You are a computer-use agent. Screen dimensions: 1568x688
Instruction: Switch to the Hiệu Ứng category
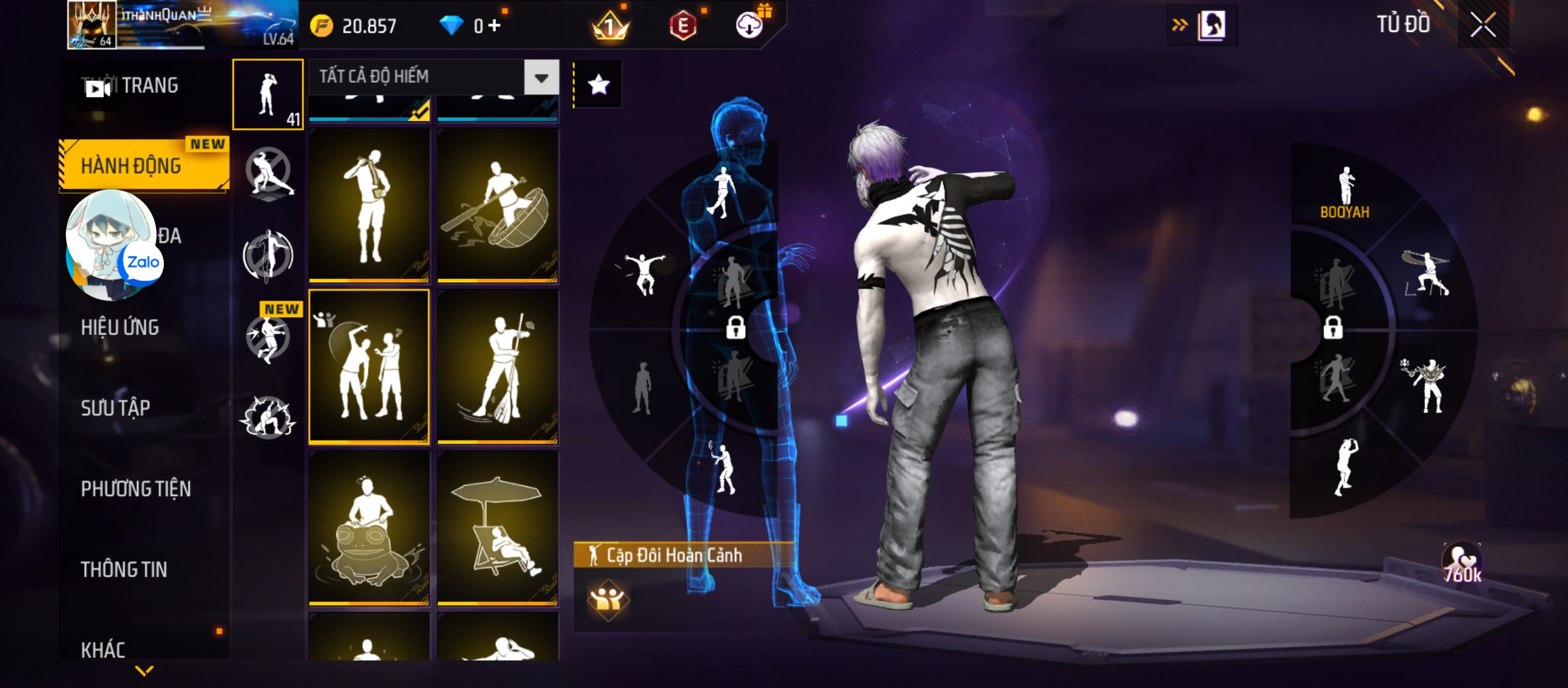tap(120, 327)
